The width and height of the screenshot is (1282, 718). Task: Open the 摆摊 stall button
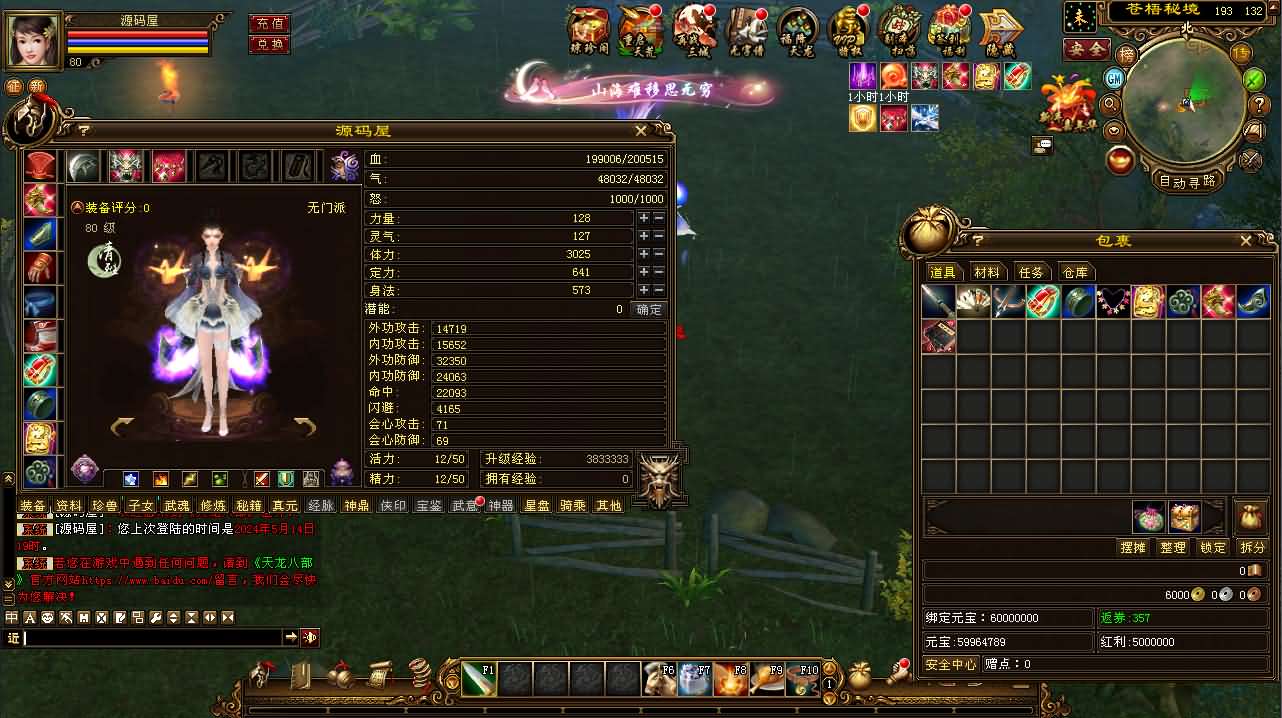pyautogui.click(x=1133, y=547)
